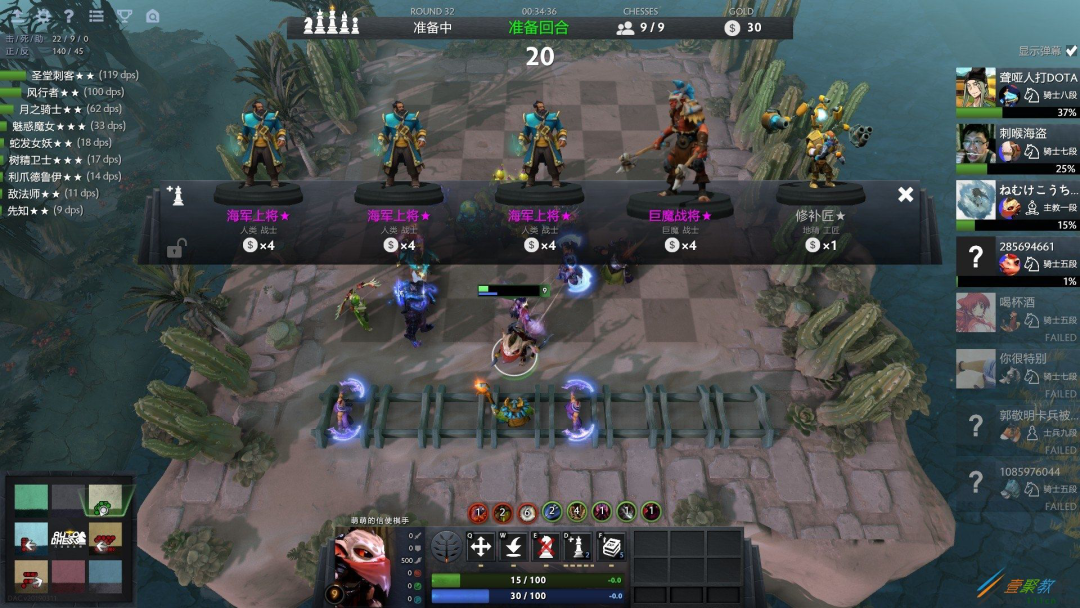Open the settings gear menu
Viewport: 1080px width, 608px height.
click(43, 16)
